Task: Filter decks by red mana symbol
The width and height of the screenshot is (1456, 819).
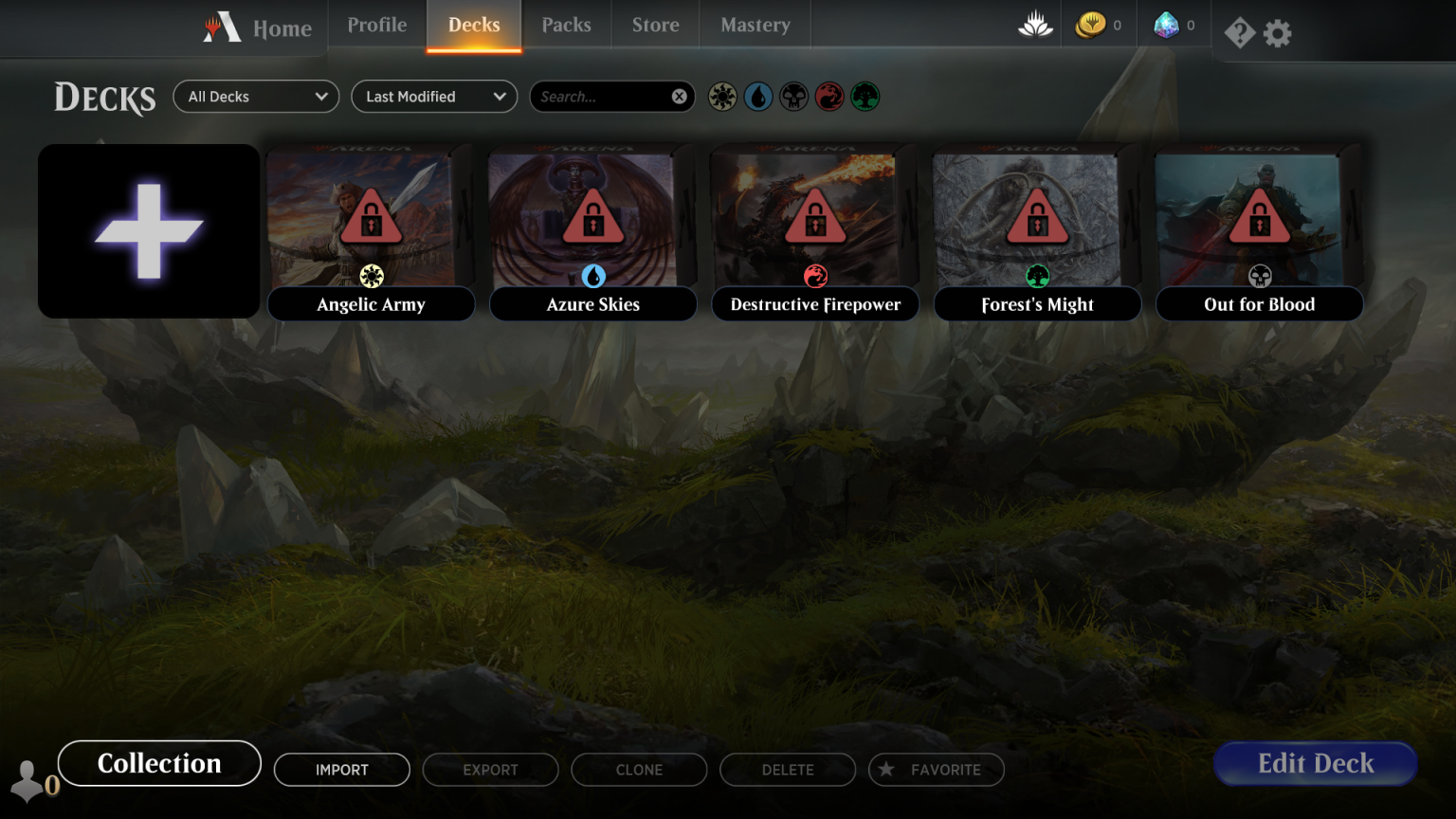Action: (829, 96)
